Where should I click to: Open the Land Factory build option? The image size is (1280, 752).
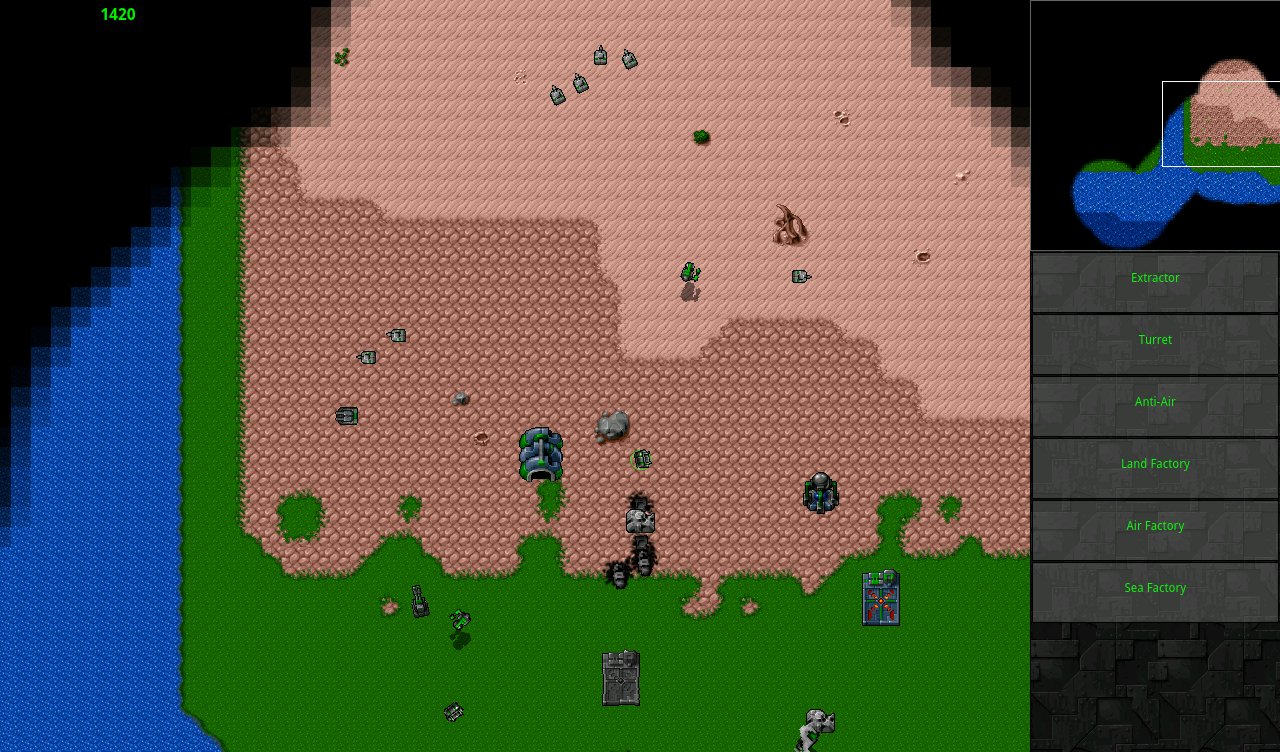click(x=1155, y=464)
